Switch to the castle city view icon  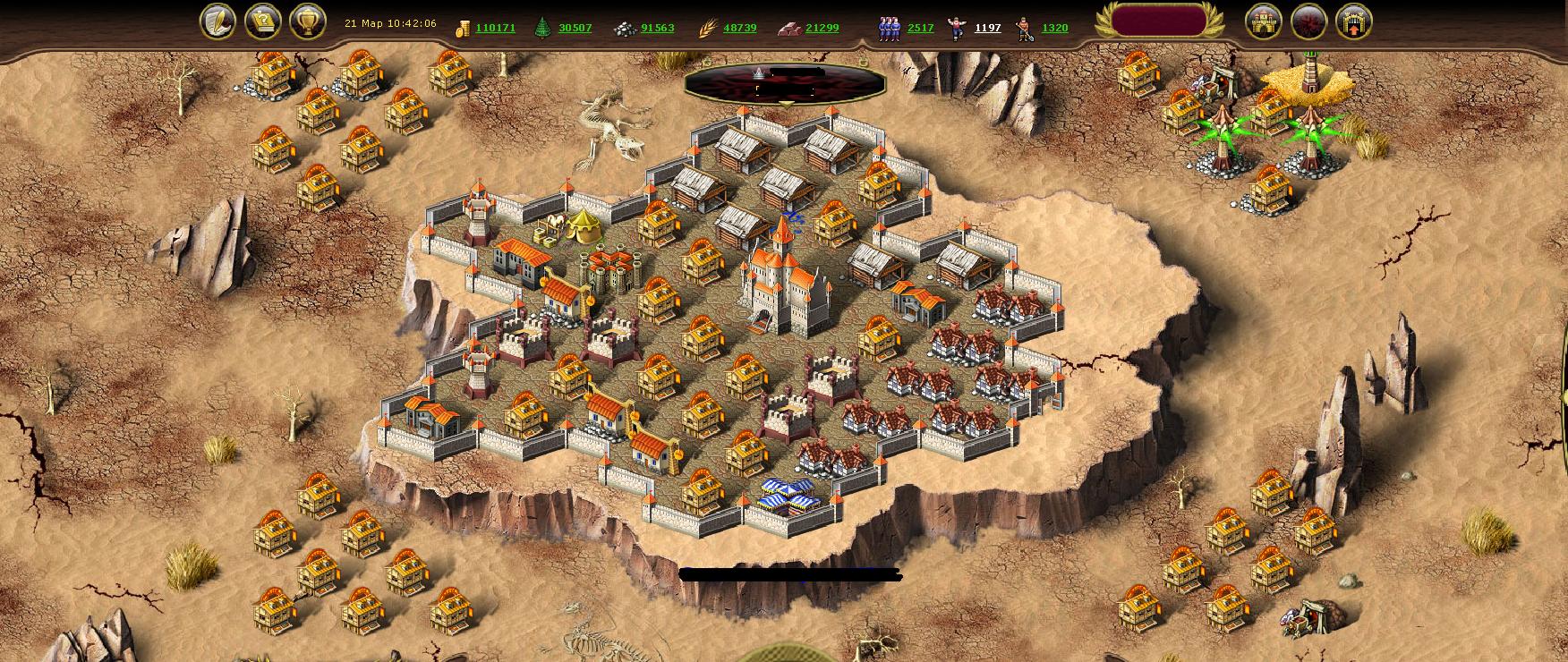click(1264, 21)
